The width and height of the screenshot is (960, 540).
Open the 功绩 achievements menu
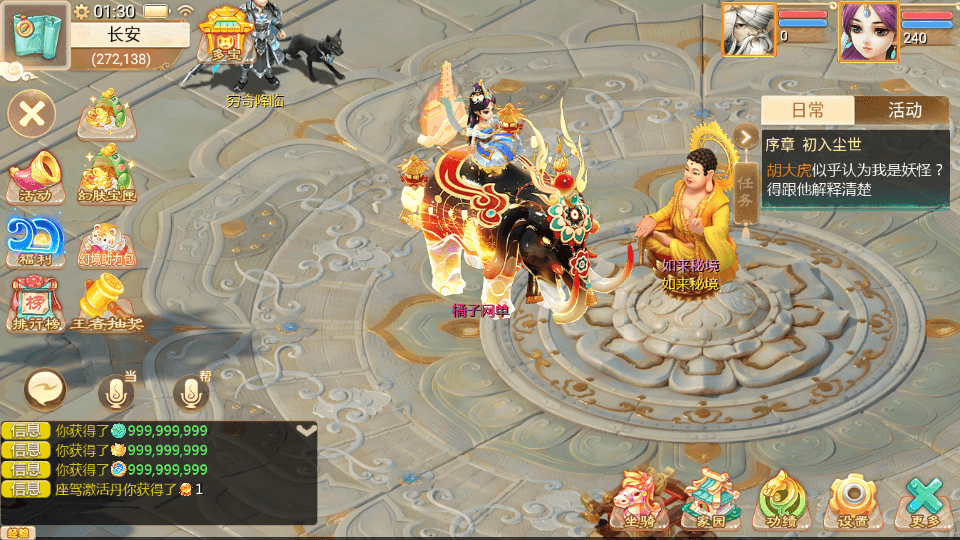click(782, 499)
